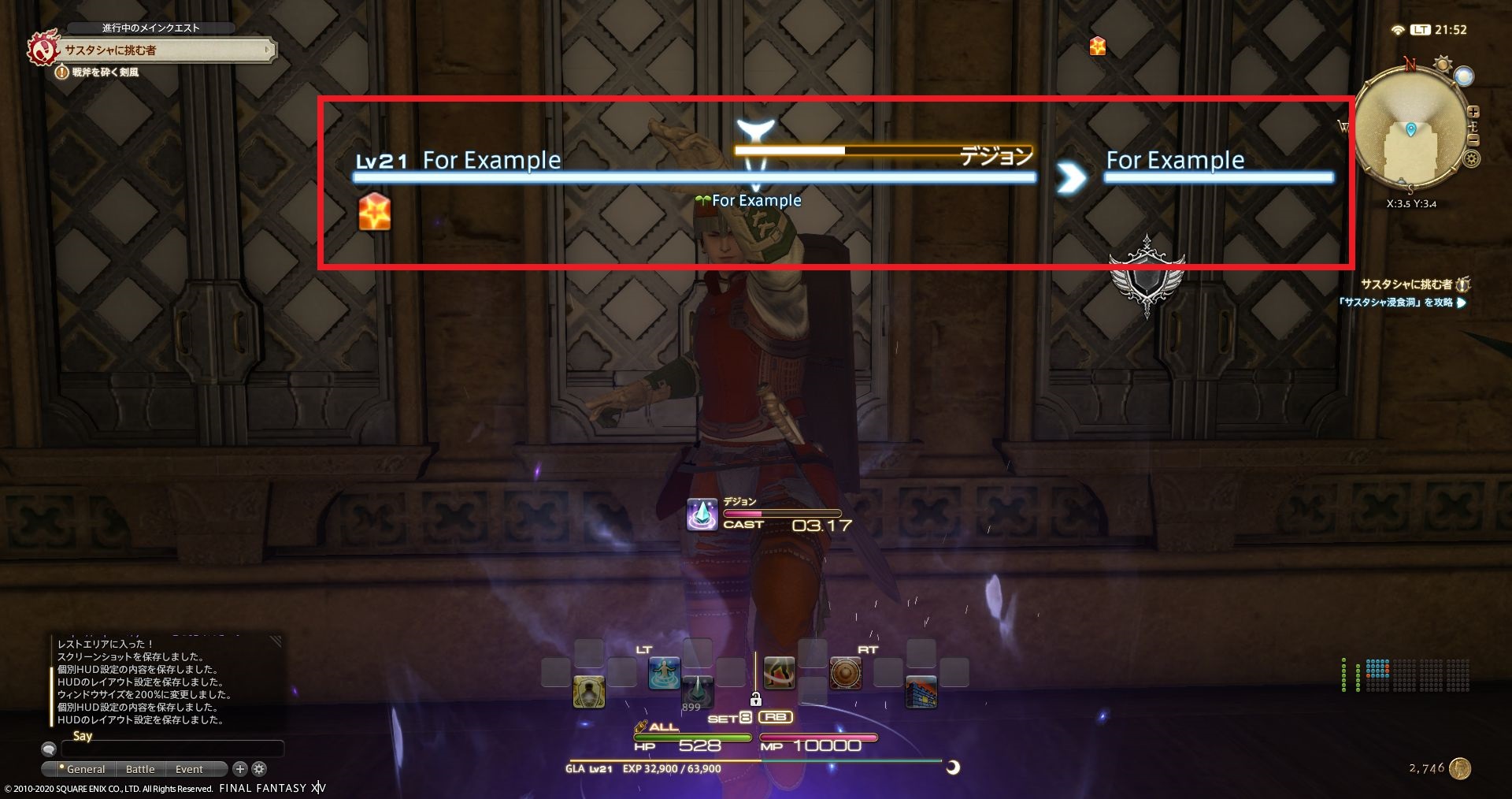Zoom in the minimap
The height and width of the screenshot is (799, 1512).
(x=1473, y=112)
